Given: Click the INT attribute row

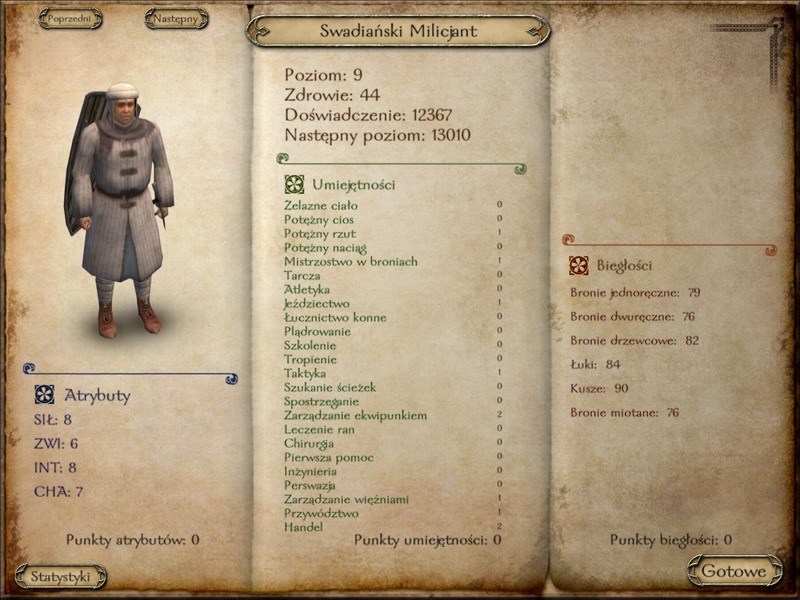Looking at the screenshot, I should pyautogui.click(x=55, y=468).
